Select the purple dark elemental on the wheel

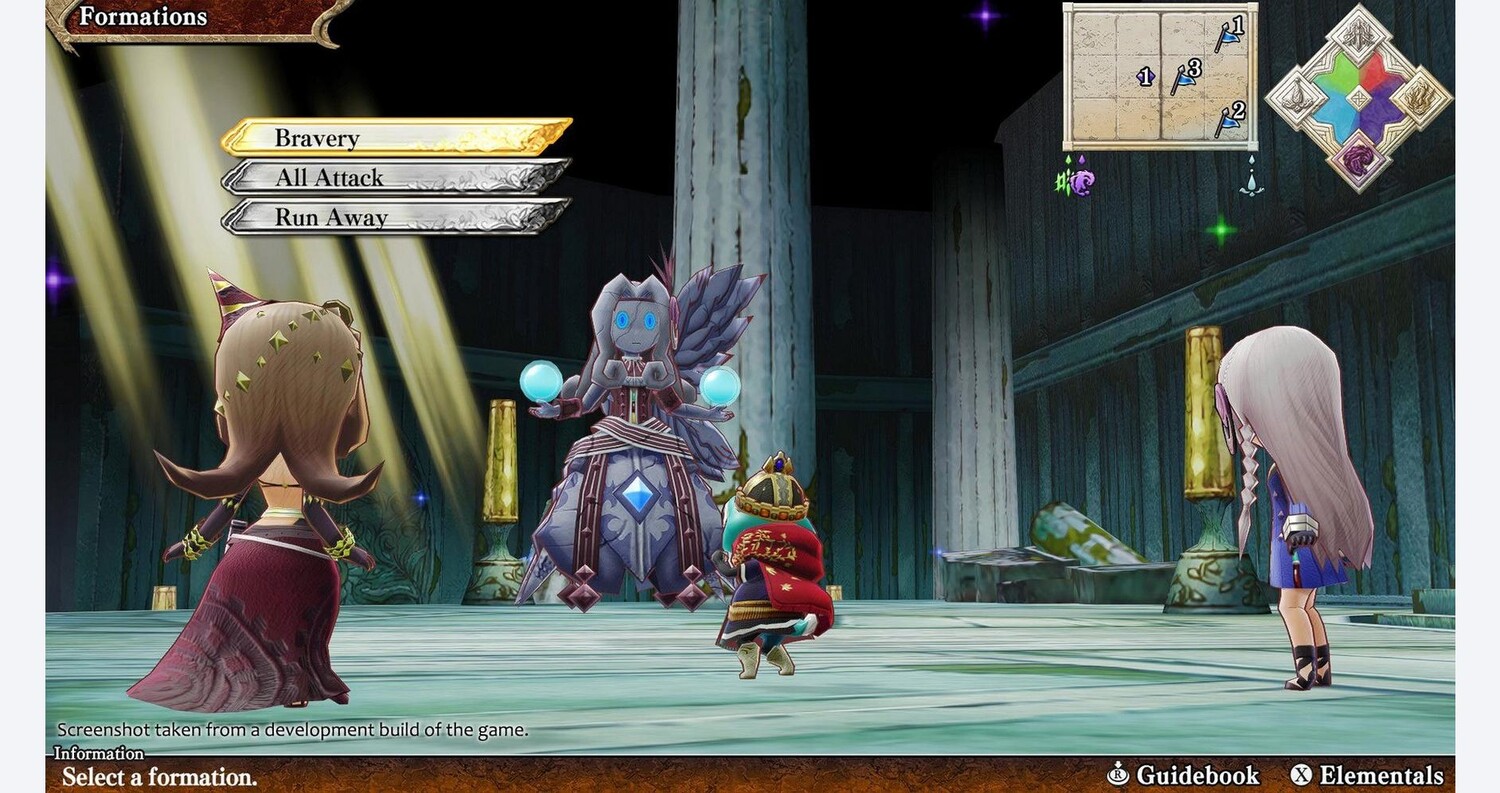pos(1358,160)
